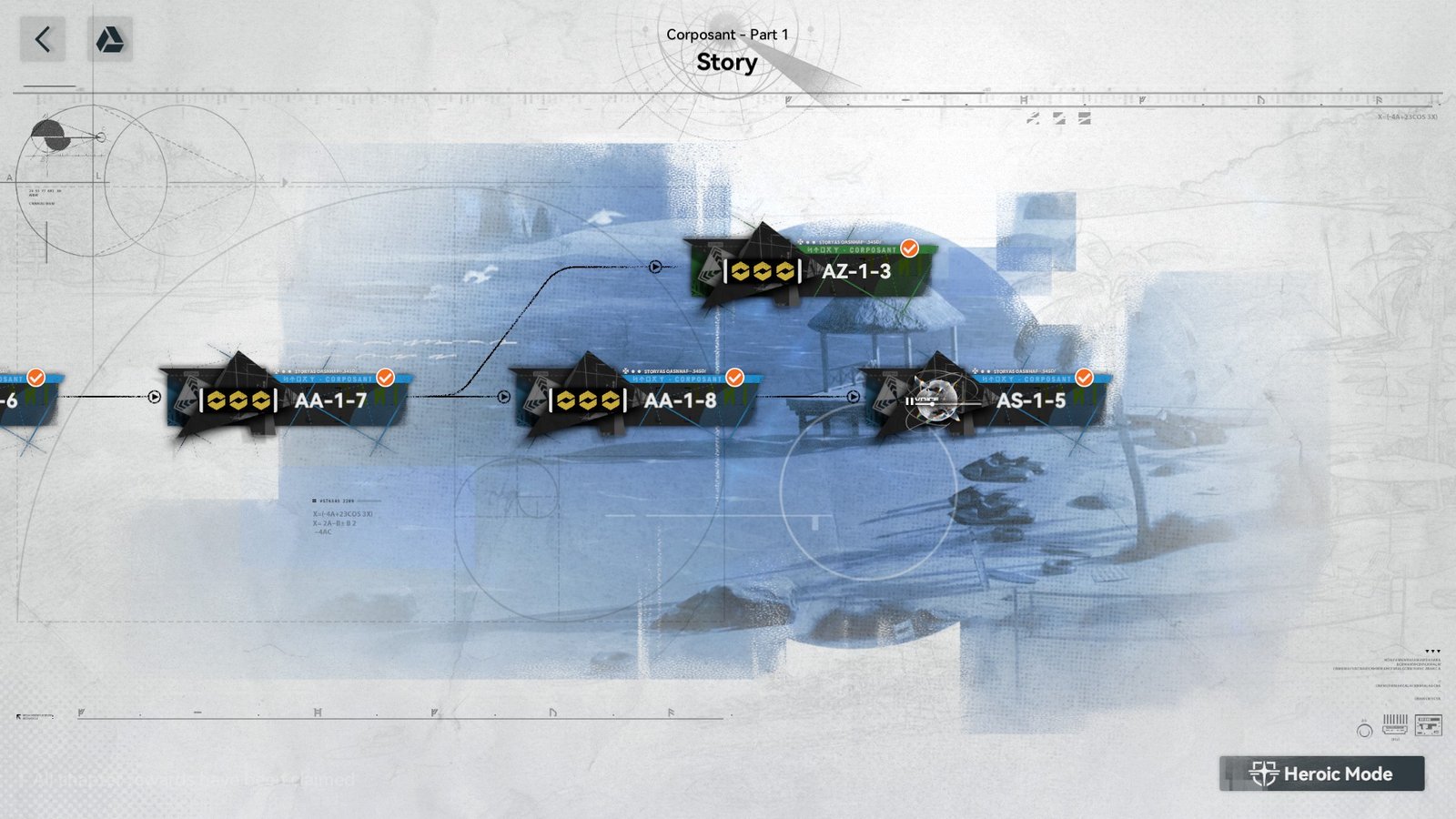Screen dimensions: 1456x819
Task: Expand the circled arrow before AA-1-7
Action: 155,395
